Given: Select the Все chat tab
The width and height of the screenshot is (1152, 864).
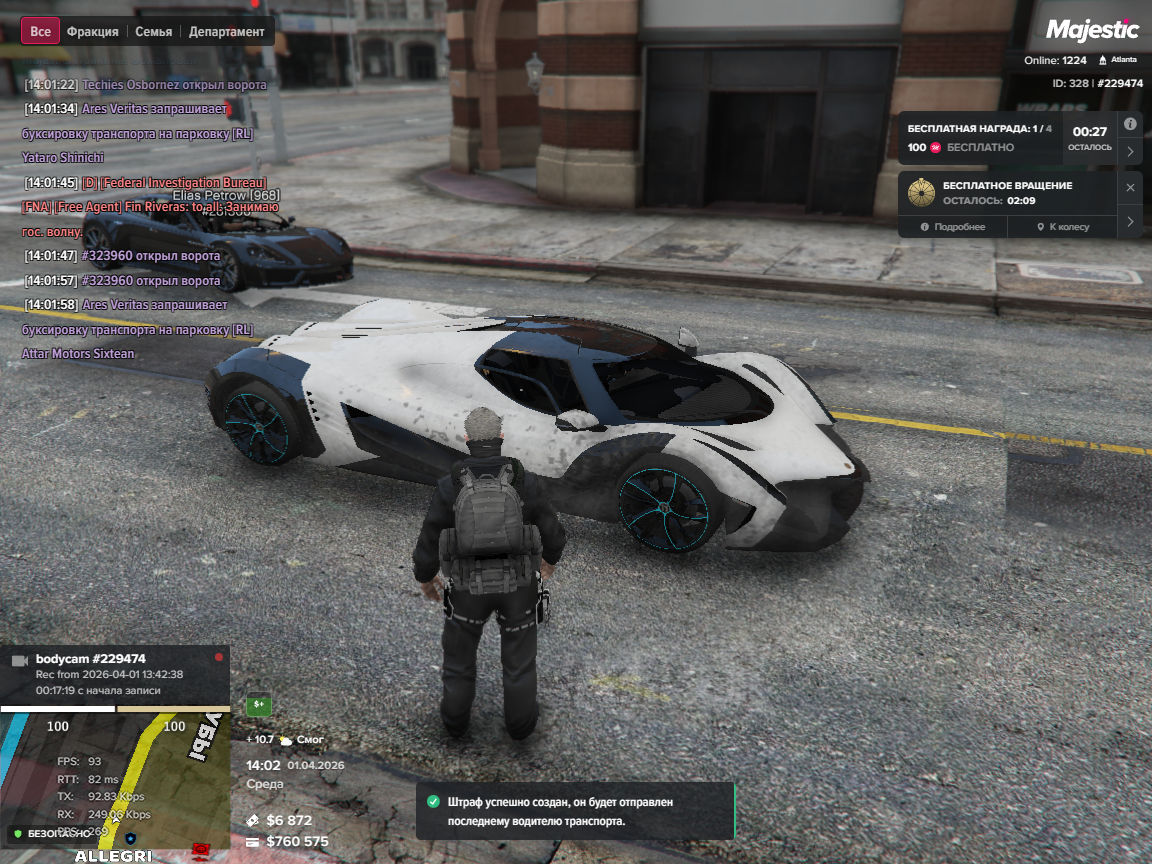Looking at the screenshot, I should (40, 31).
